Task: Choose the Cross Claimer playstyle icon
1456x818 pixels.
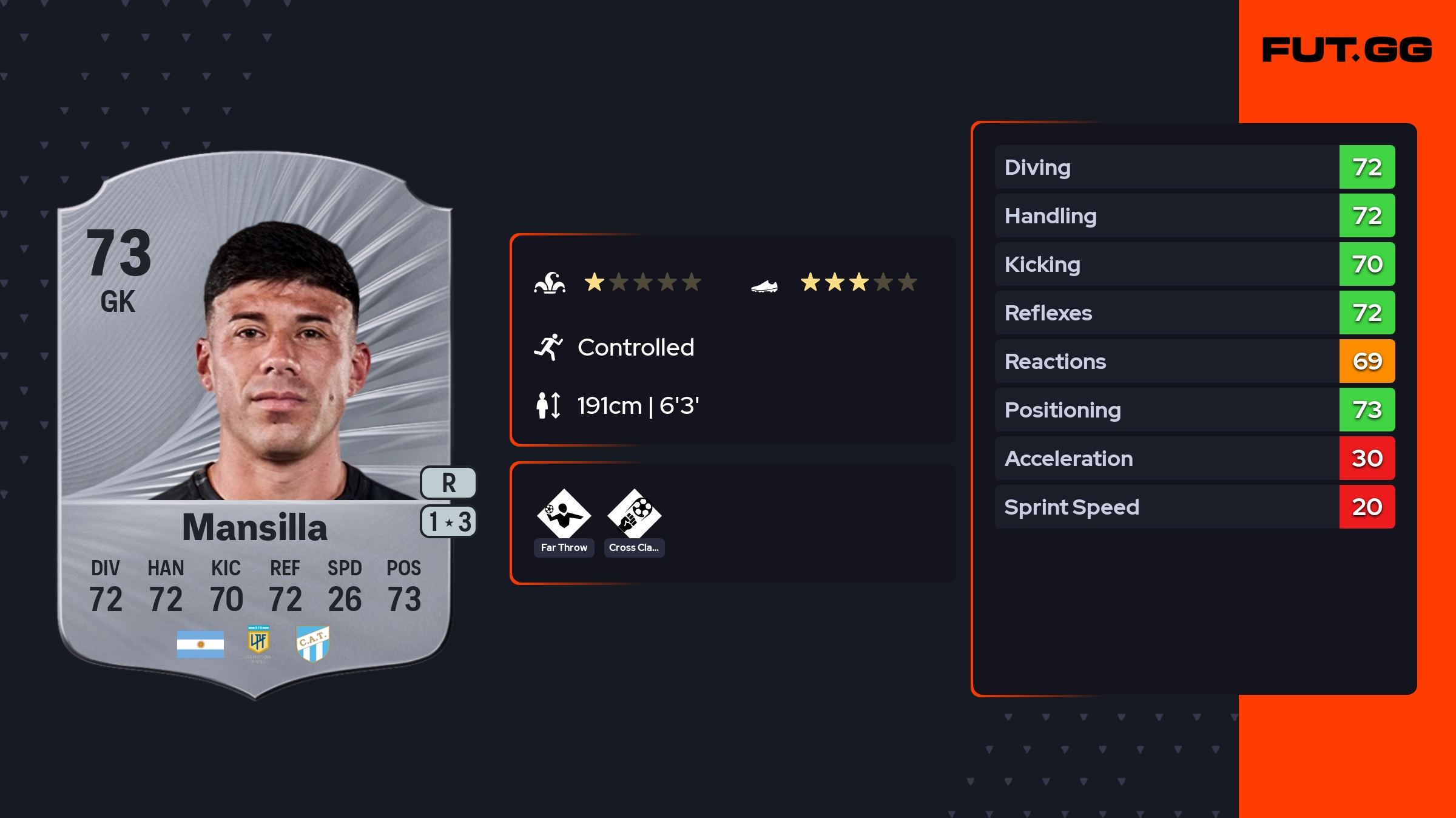Action: pyautogui.click(x=634, y=515)
